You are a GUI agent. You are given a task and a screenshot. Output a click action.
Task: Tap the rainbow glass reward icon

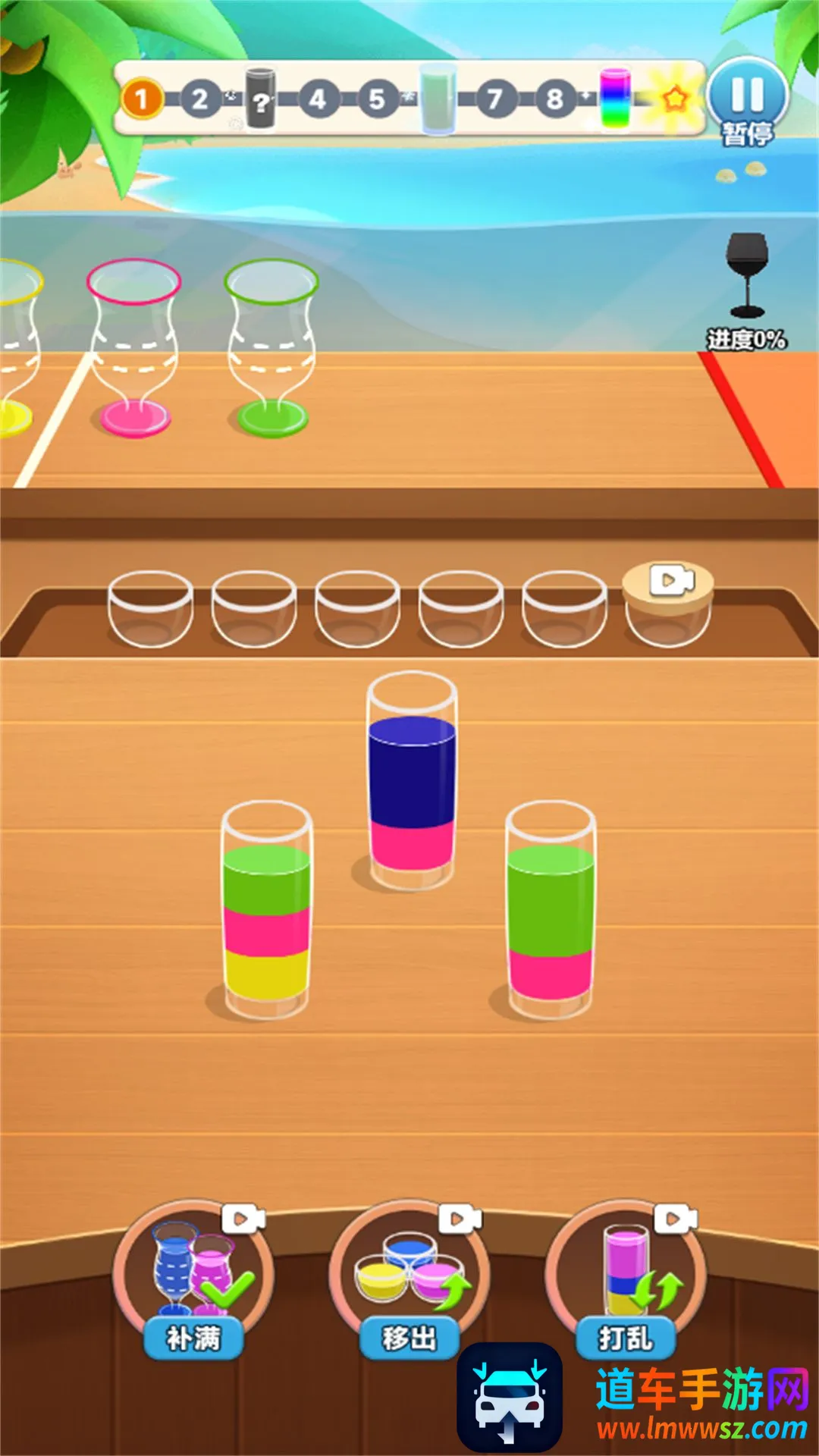point(615,99)
